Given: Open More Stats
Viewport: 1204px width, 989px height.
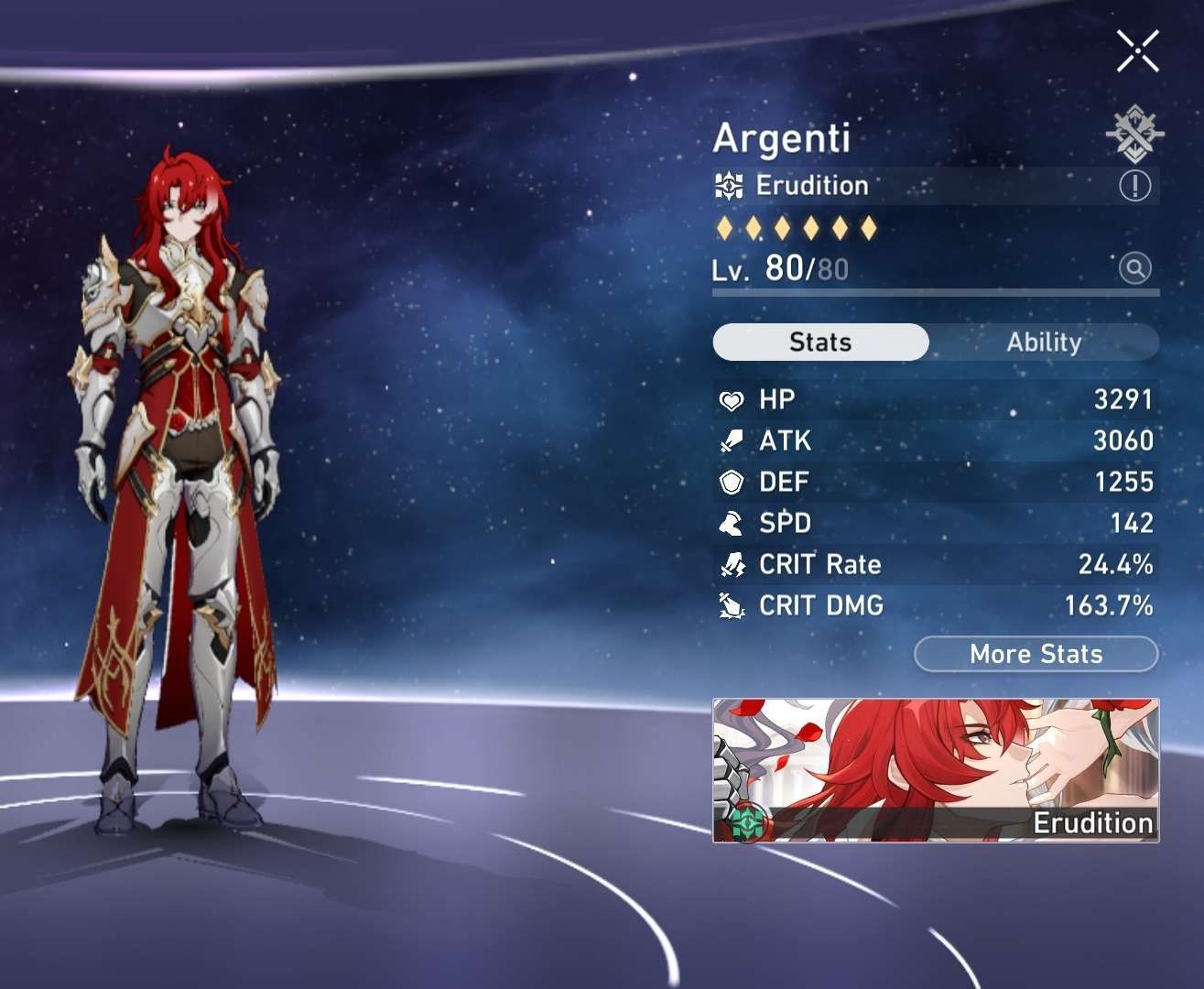Looking at the screenshot, I should 1035,654.
